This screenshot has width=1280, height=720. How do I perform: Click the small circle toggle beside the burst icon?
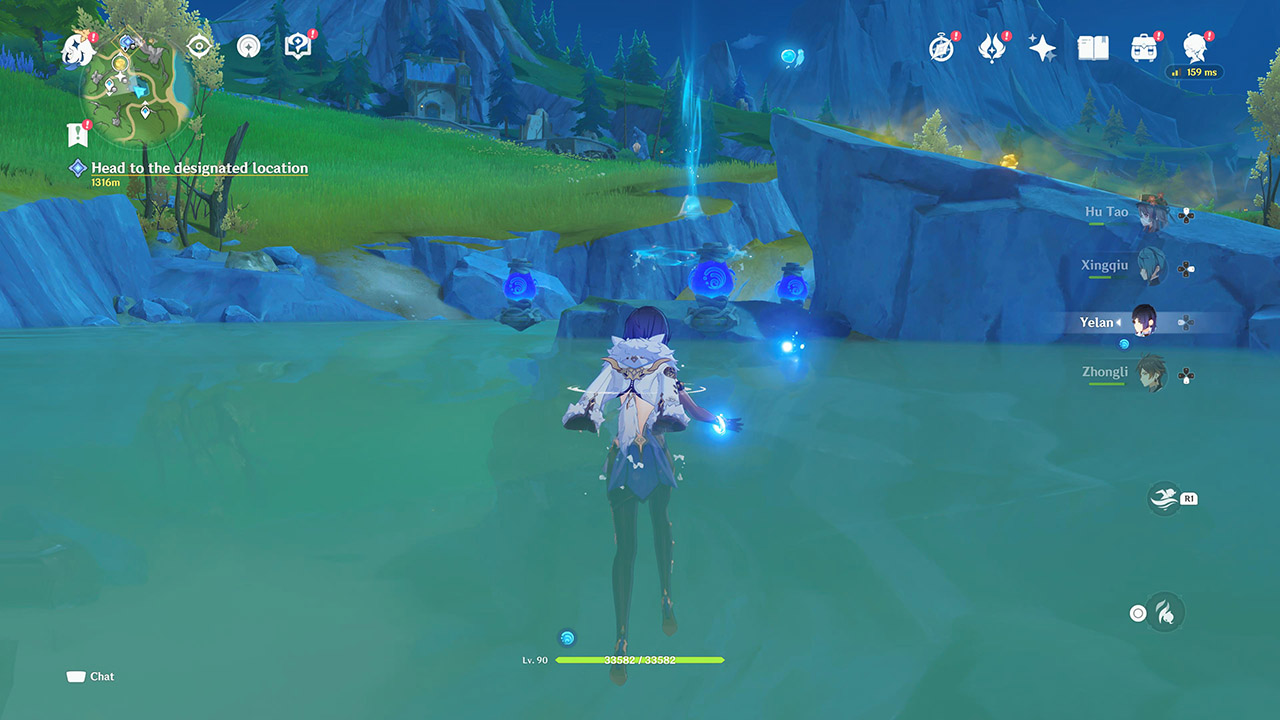[1137, 612]
